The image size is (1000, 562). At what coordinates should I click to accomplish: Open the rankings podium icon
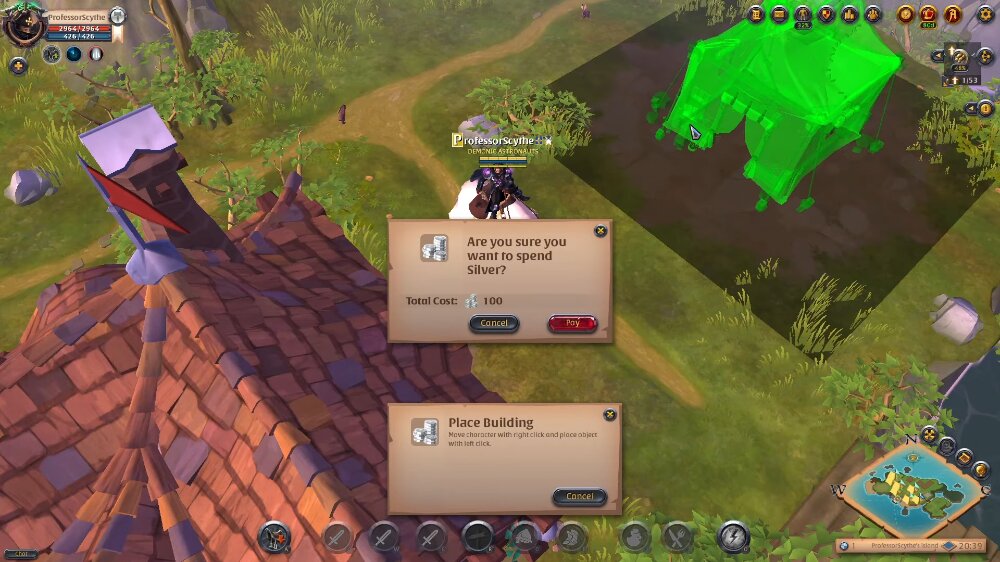(x=849, y=14)
